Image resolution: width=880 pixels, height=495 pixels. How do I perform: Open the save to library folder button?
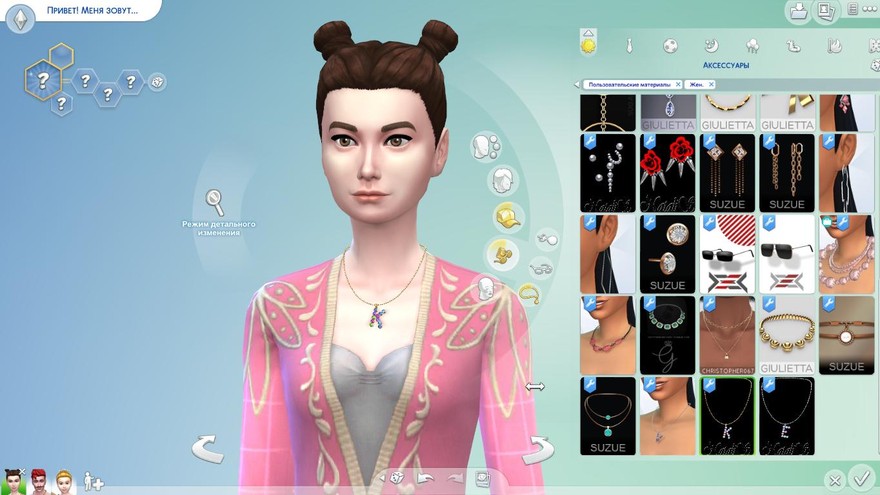(798, 12)
